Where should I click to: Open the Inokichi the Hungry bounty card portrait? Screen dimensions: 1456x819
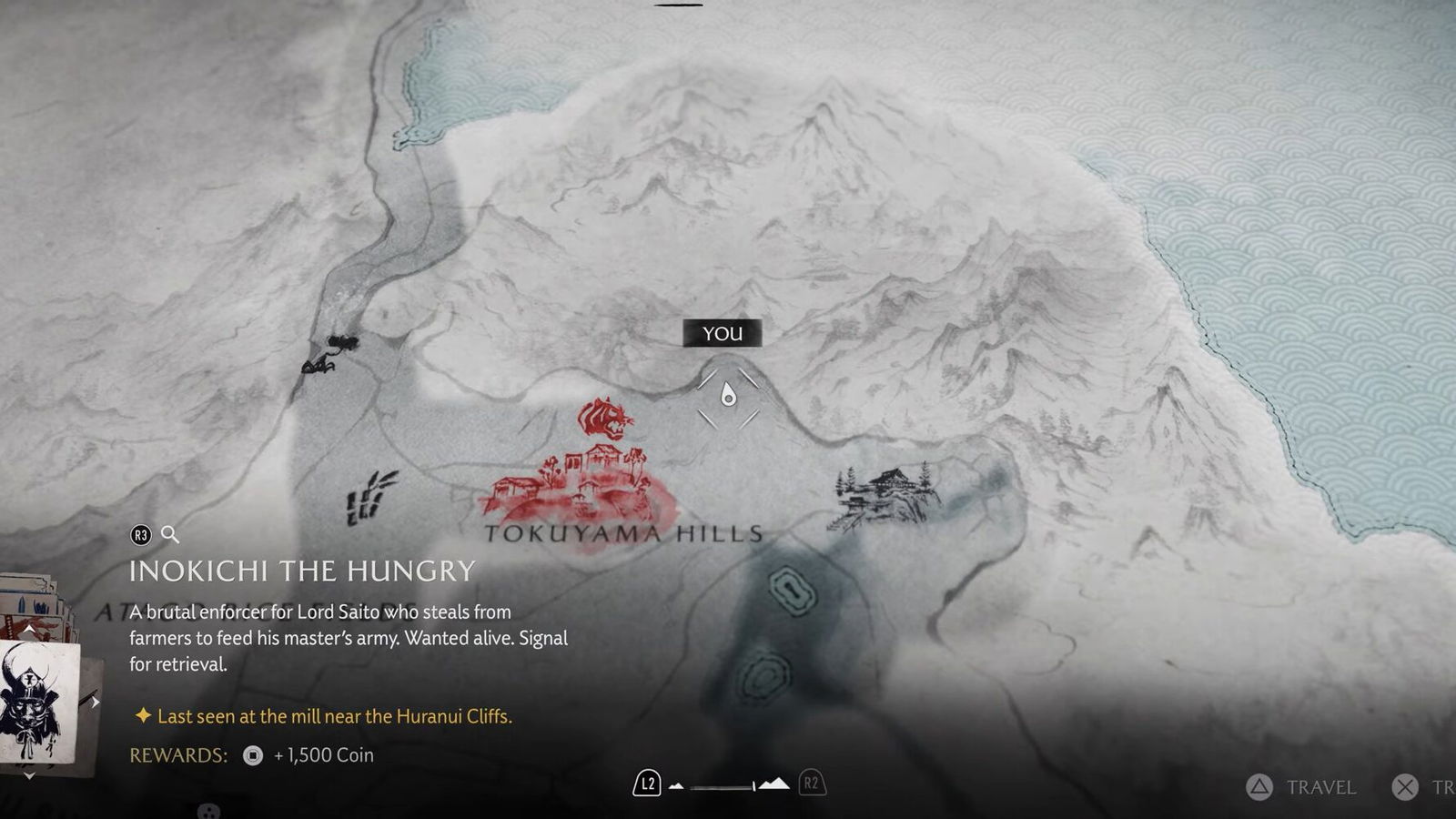[x=38, y=701]
